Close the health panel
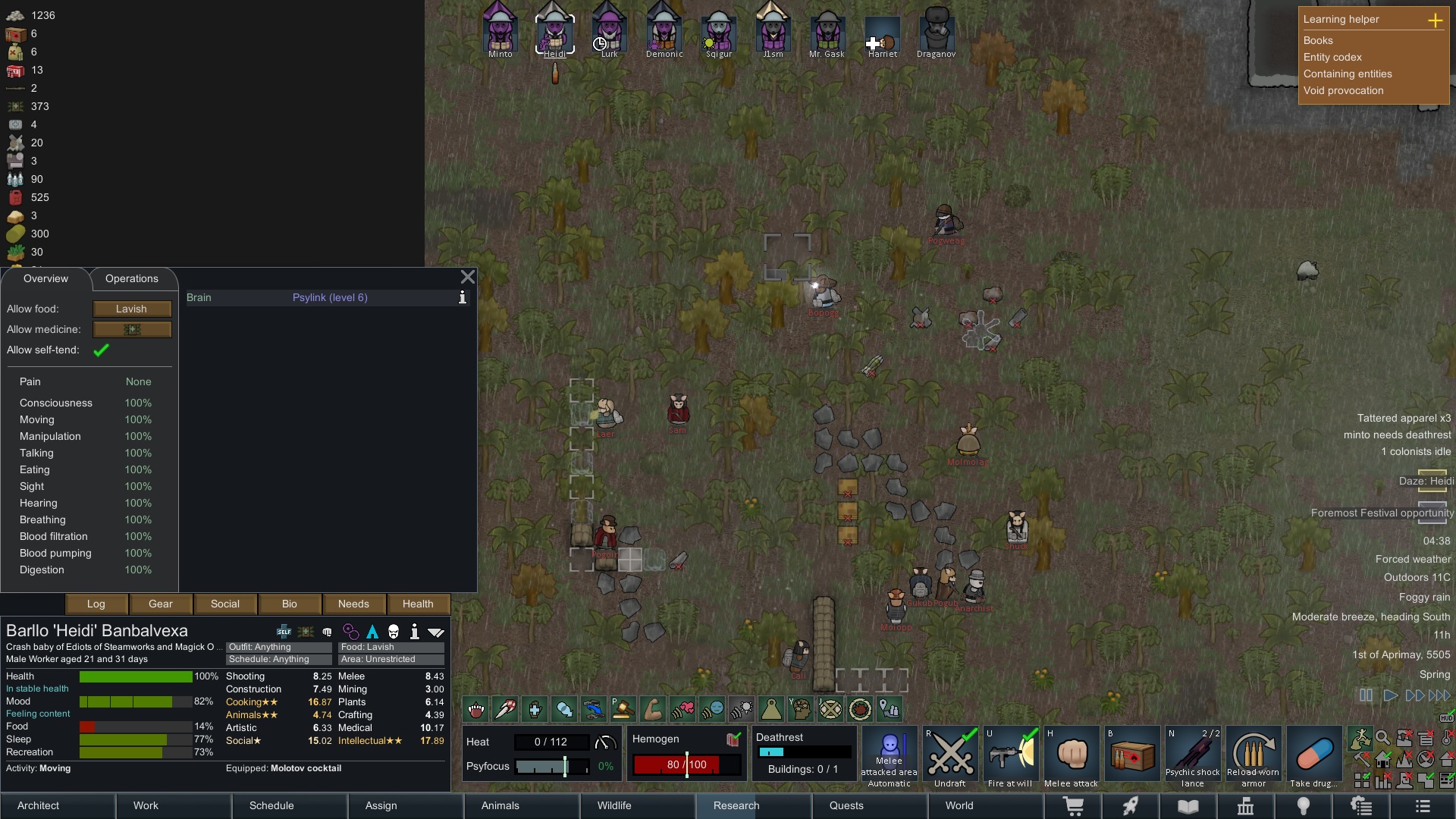Image resolution: width=1456 pixels, height=819 pixels. (x=468, y=278)
